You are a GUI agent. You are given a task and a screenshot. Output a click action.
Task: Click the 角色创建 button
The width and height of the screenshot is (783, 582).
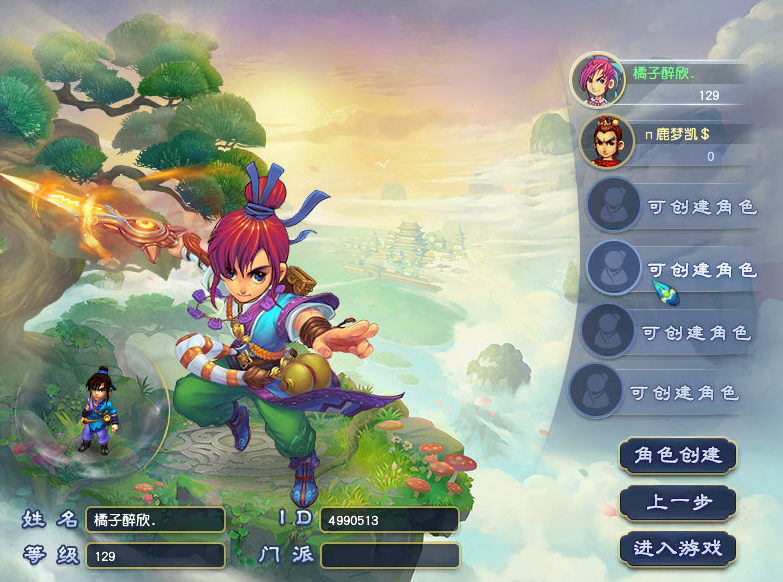pyautogui.click(x=677, y=455)
